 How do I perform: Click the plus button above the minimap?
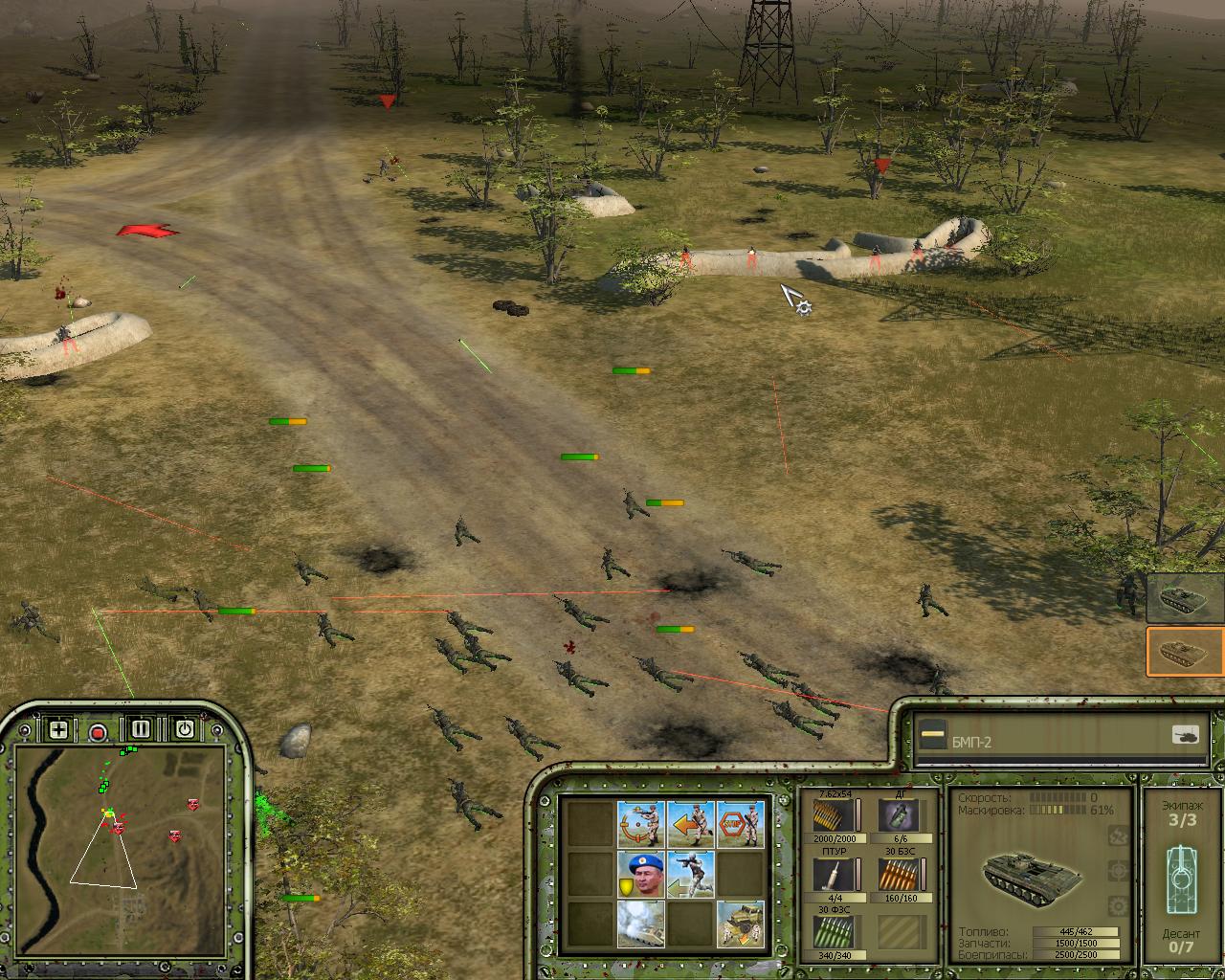click(x=58, y=730)
